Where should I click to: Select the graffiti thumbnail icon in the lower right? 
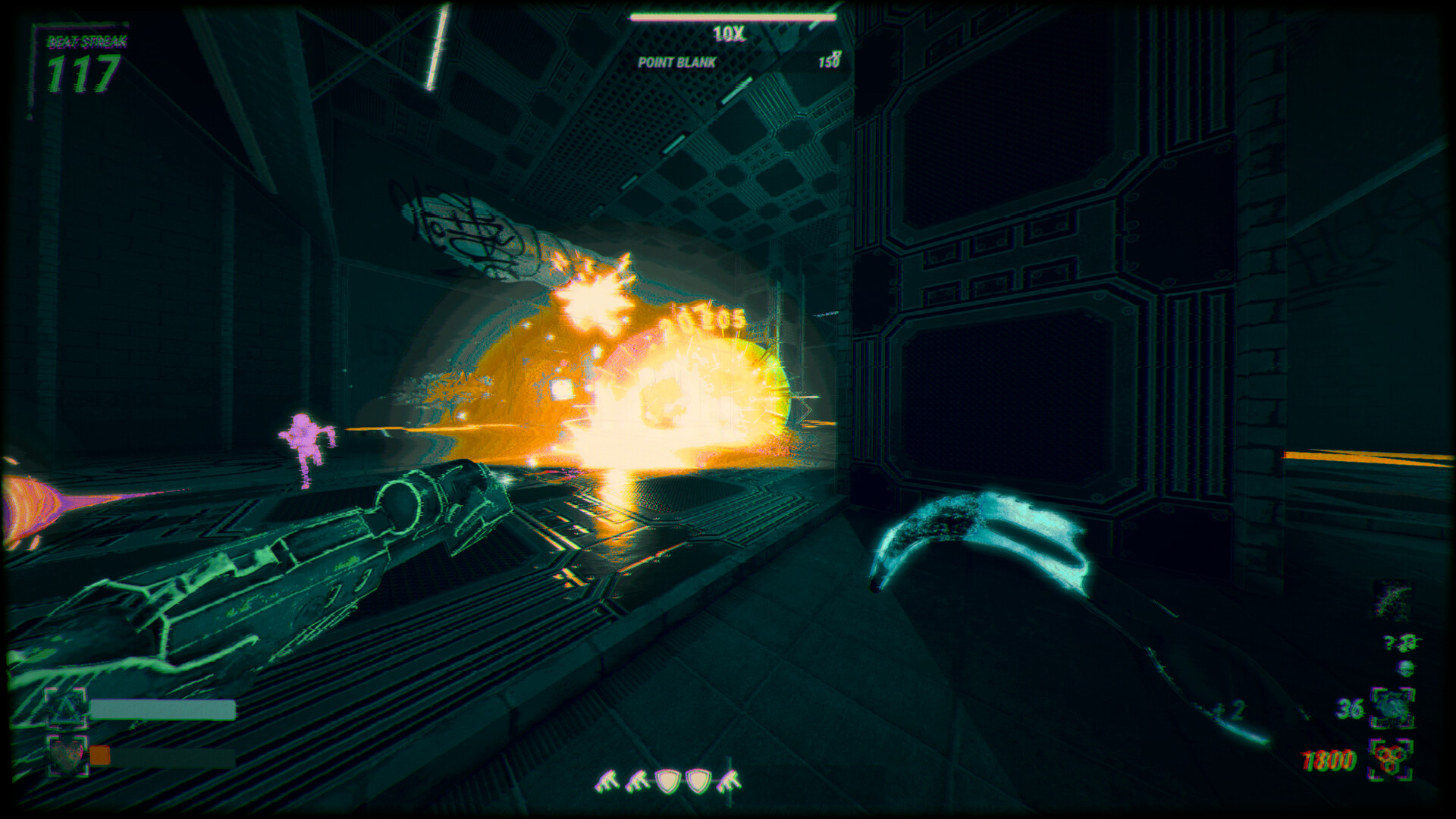click(1391, 599)
